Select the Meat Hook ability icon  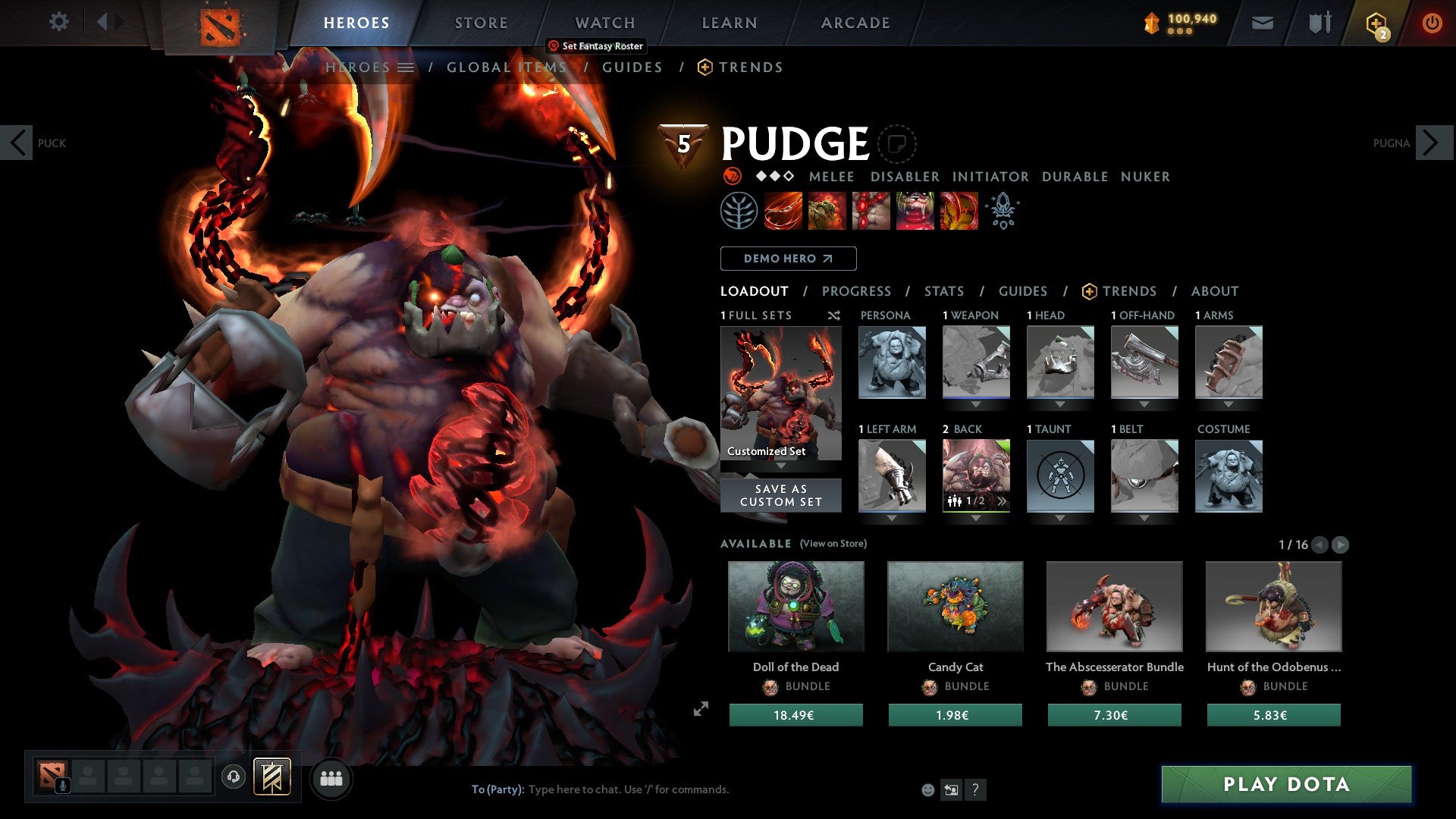click(781, 211)
